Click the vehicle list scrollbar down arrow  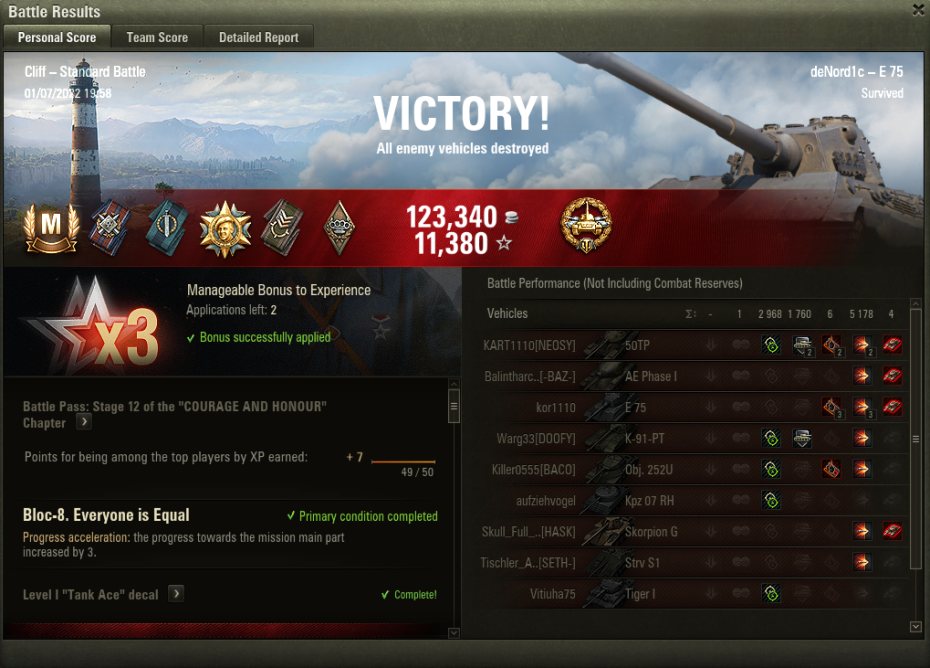915,626
